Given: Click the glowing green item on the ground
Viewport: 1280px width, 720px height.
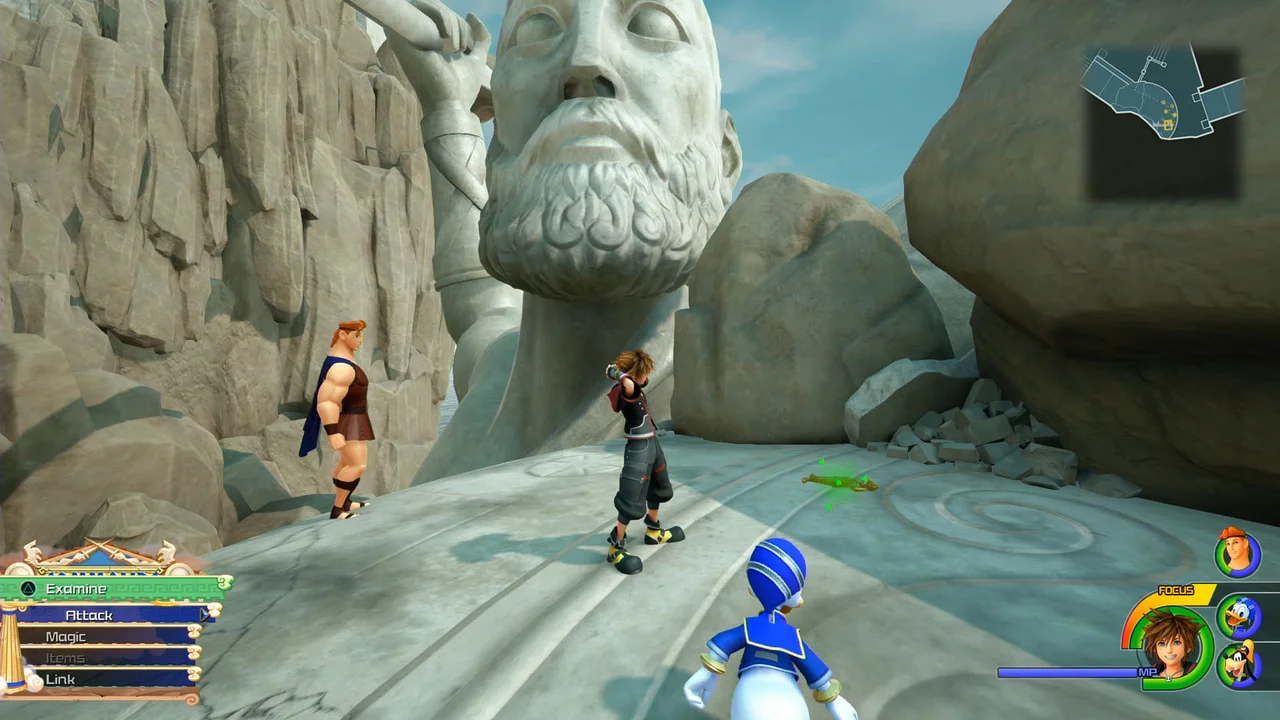Looking at the screenshot, I should click(x=838, y=483).
